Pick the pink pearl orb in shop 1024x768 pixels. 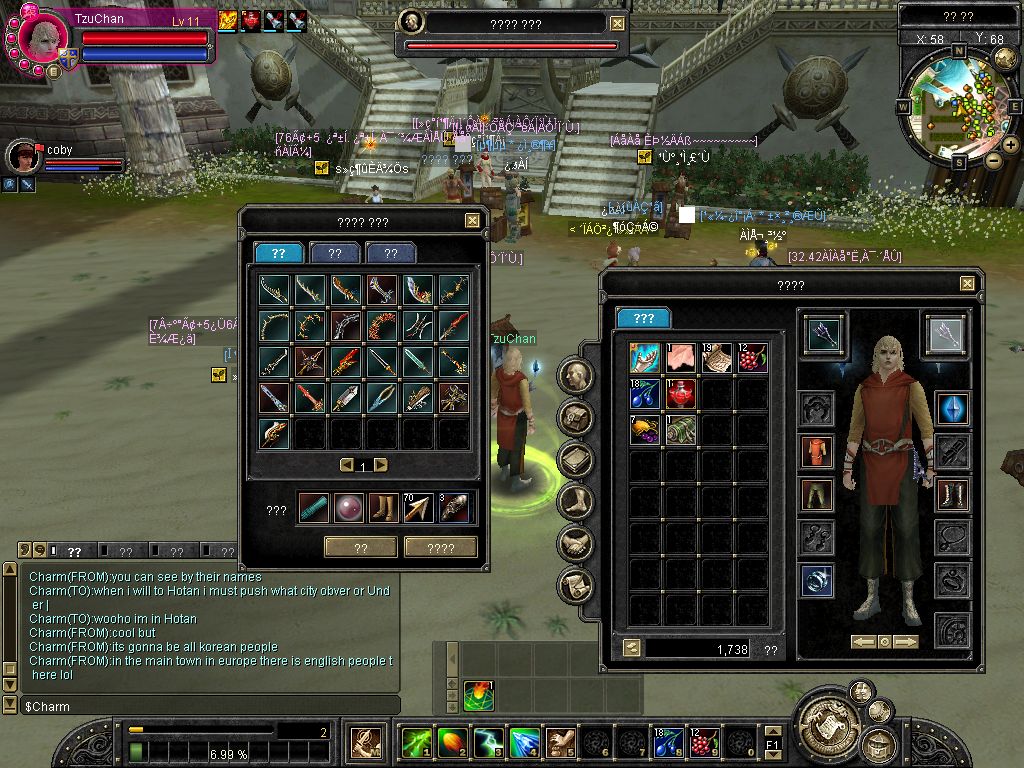348,508
